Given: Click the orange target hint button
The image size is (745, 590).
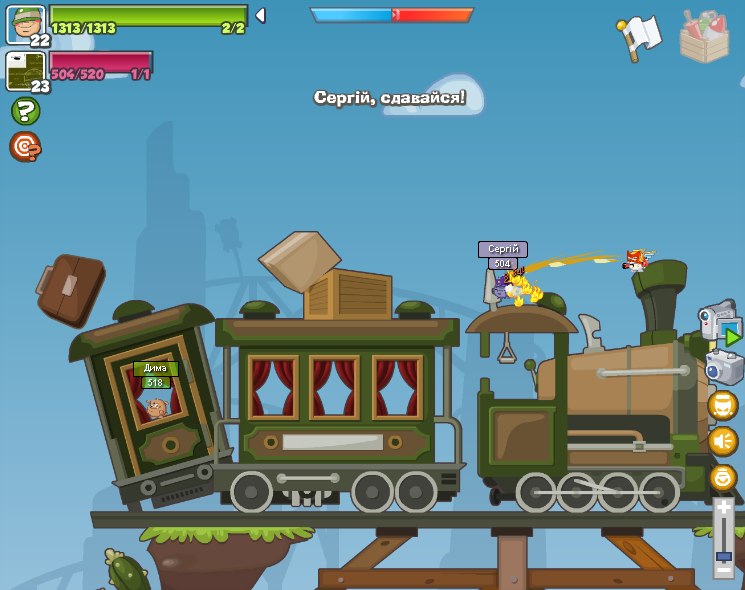Looking at the screenshot, I should tap(25, 147).
